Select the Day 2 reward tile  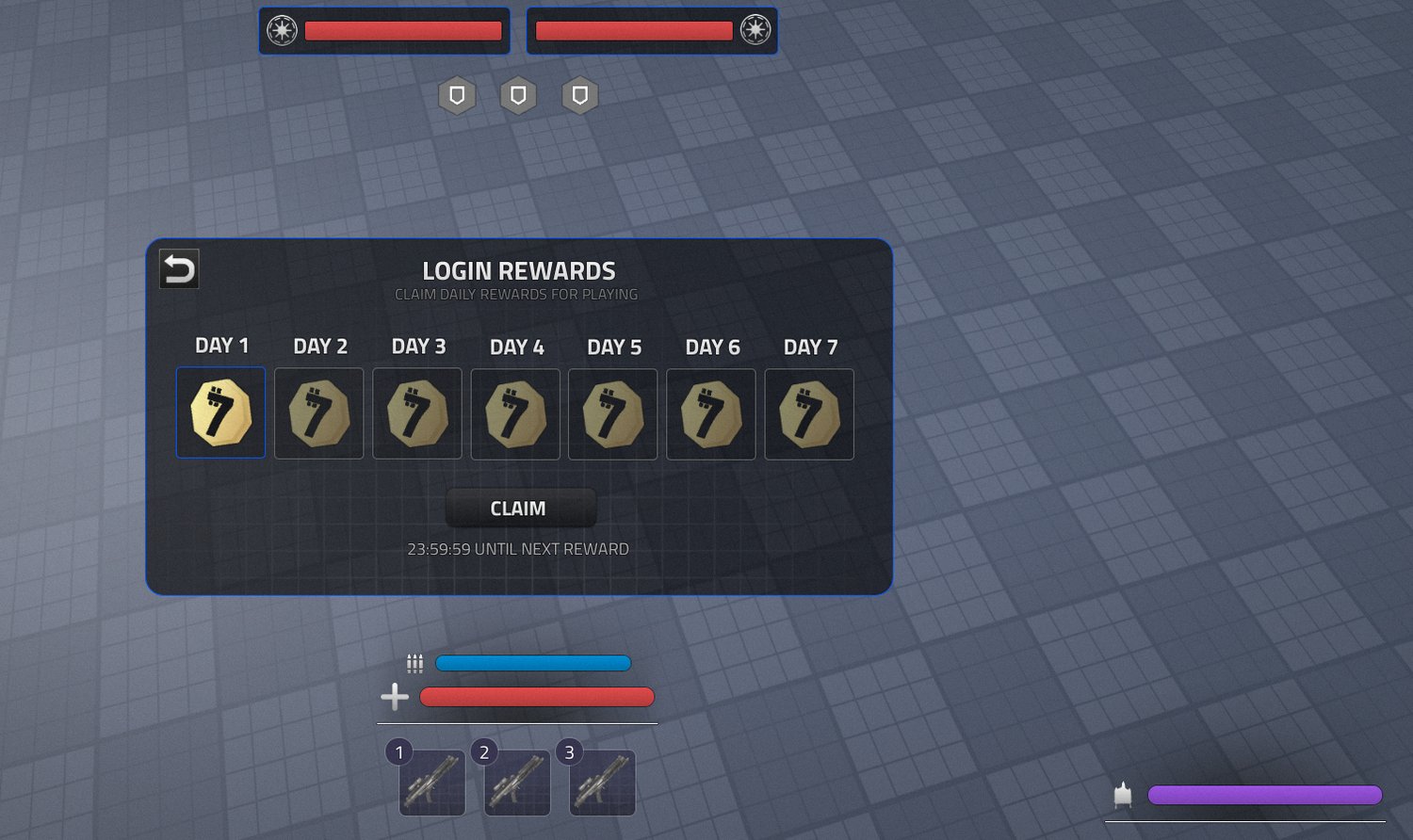coord(319,413)
